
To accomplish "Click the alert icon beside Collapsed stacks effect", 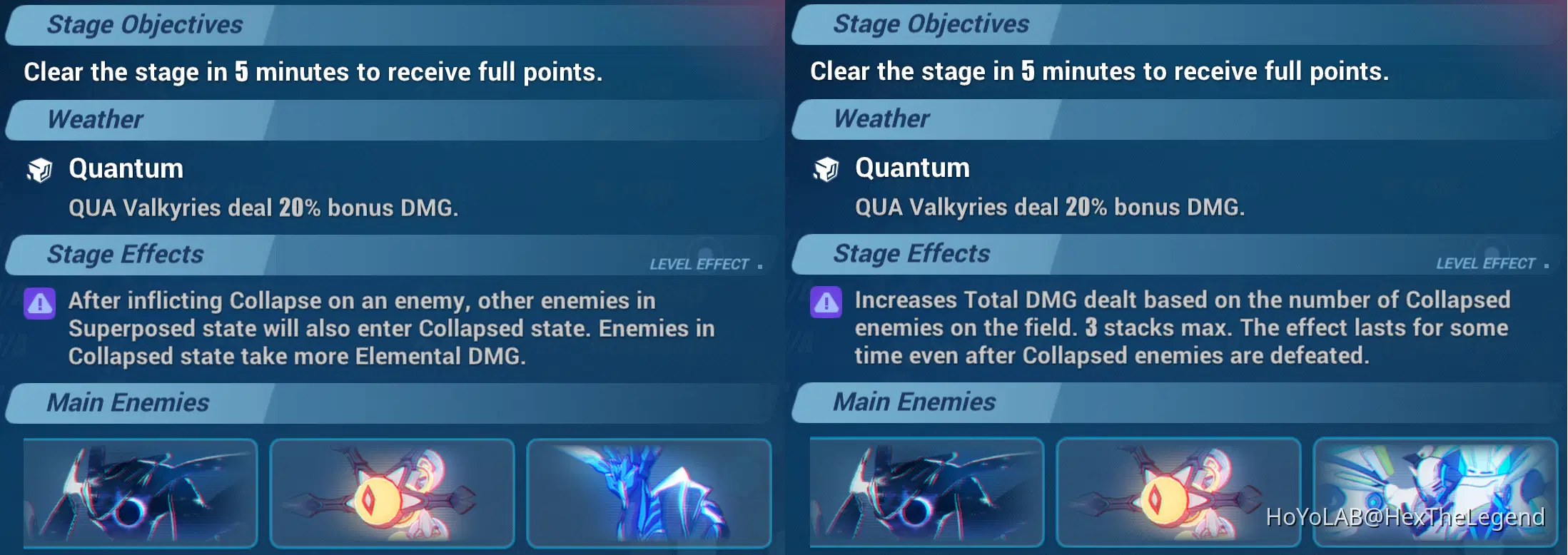I will [826, 303].
